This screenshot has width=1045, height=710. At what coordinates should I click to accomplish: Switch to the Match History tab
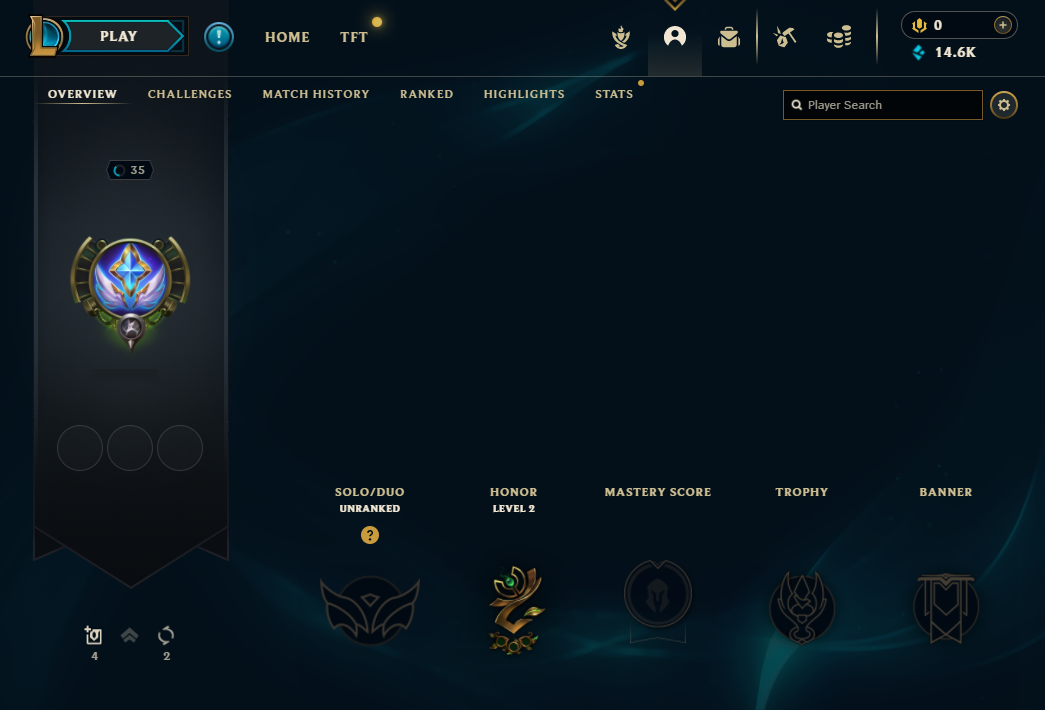coord(316,94)
